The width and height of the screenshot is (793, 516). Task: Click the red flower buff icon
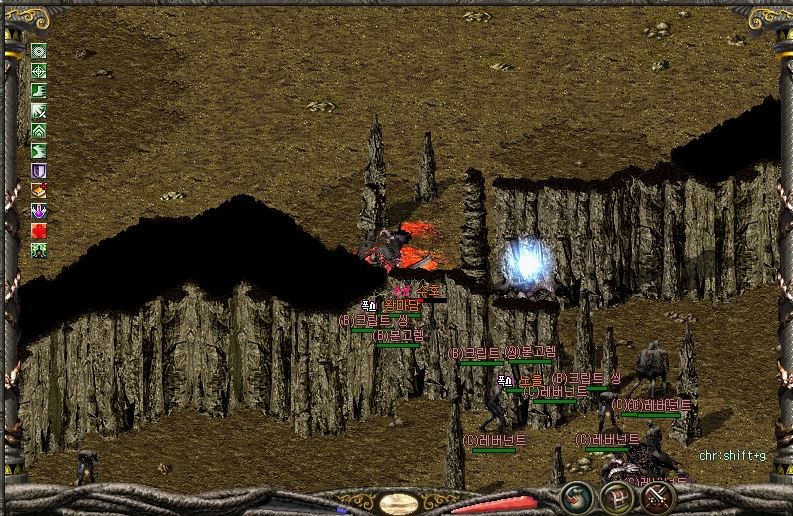tap(39, 231)
